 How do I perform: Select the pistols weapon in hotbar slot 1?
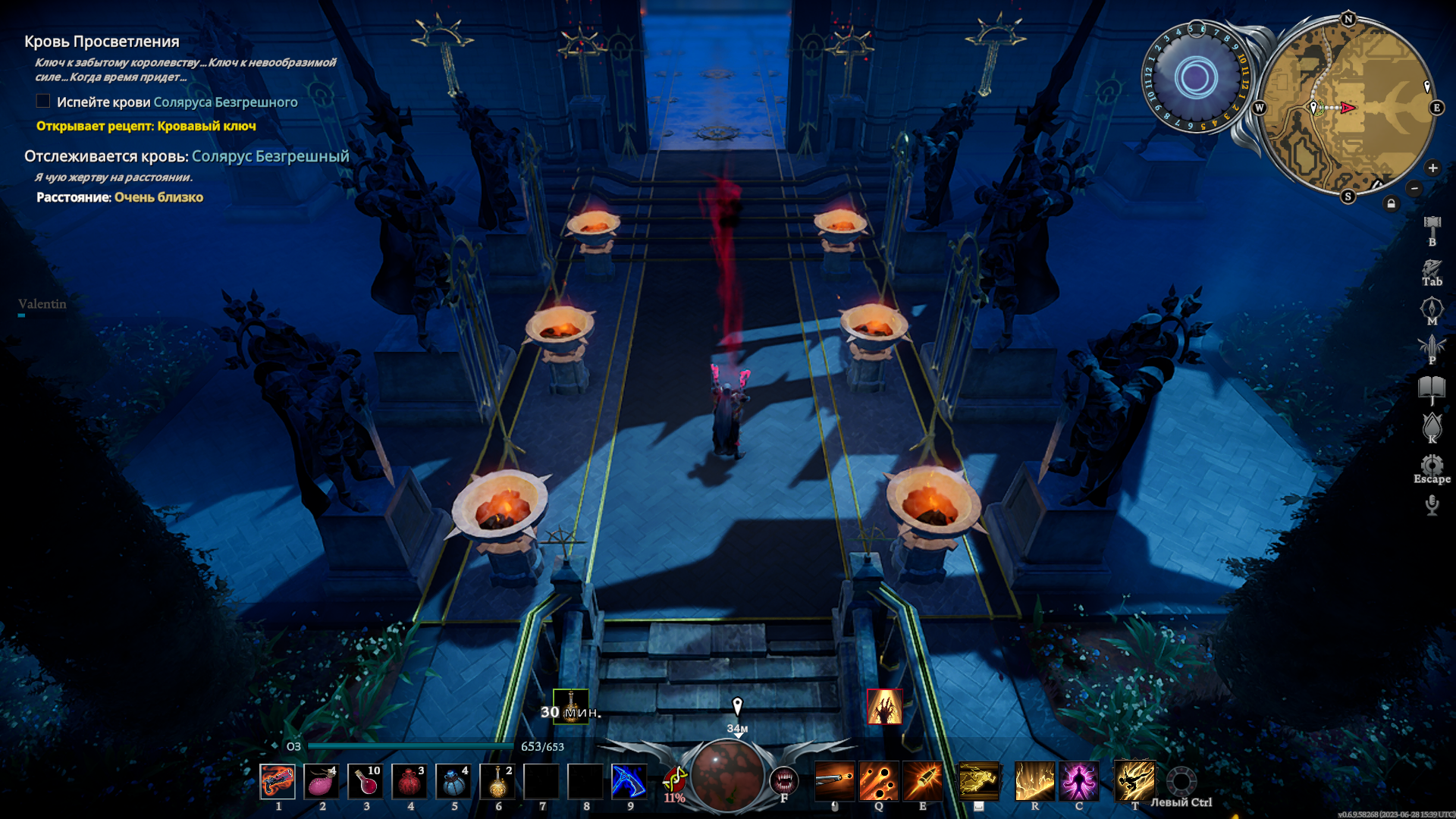click(278, 781)
